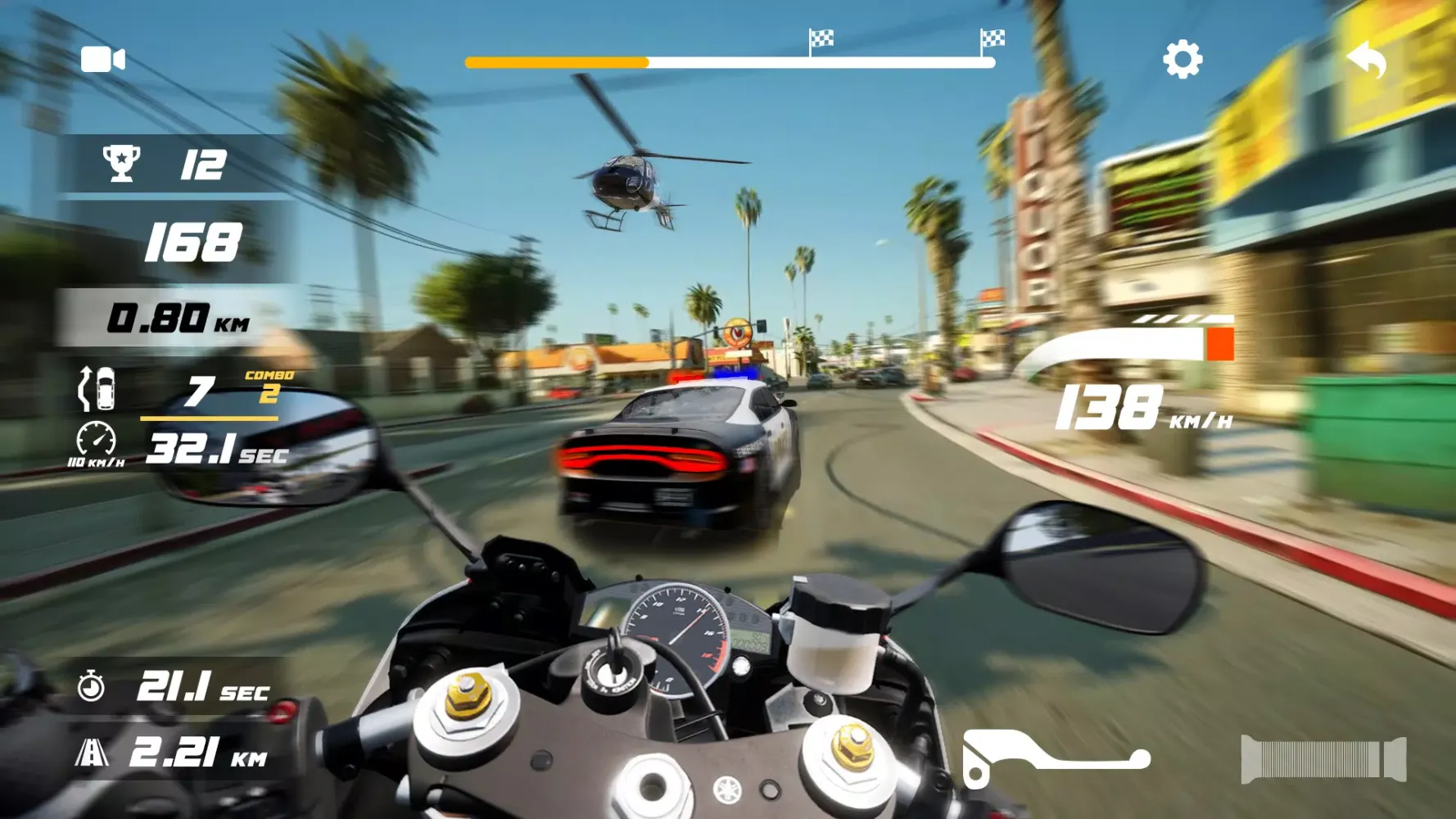Tap the checkered flag checkpoint marker
The width and height of the screenshot is (1456, 819).
[x=819, y=38]
